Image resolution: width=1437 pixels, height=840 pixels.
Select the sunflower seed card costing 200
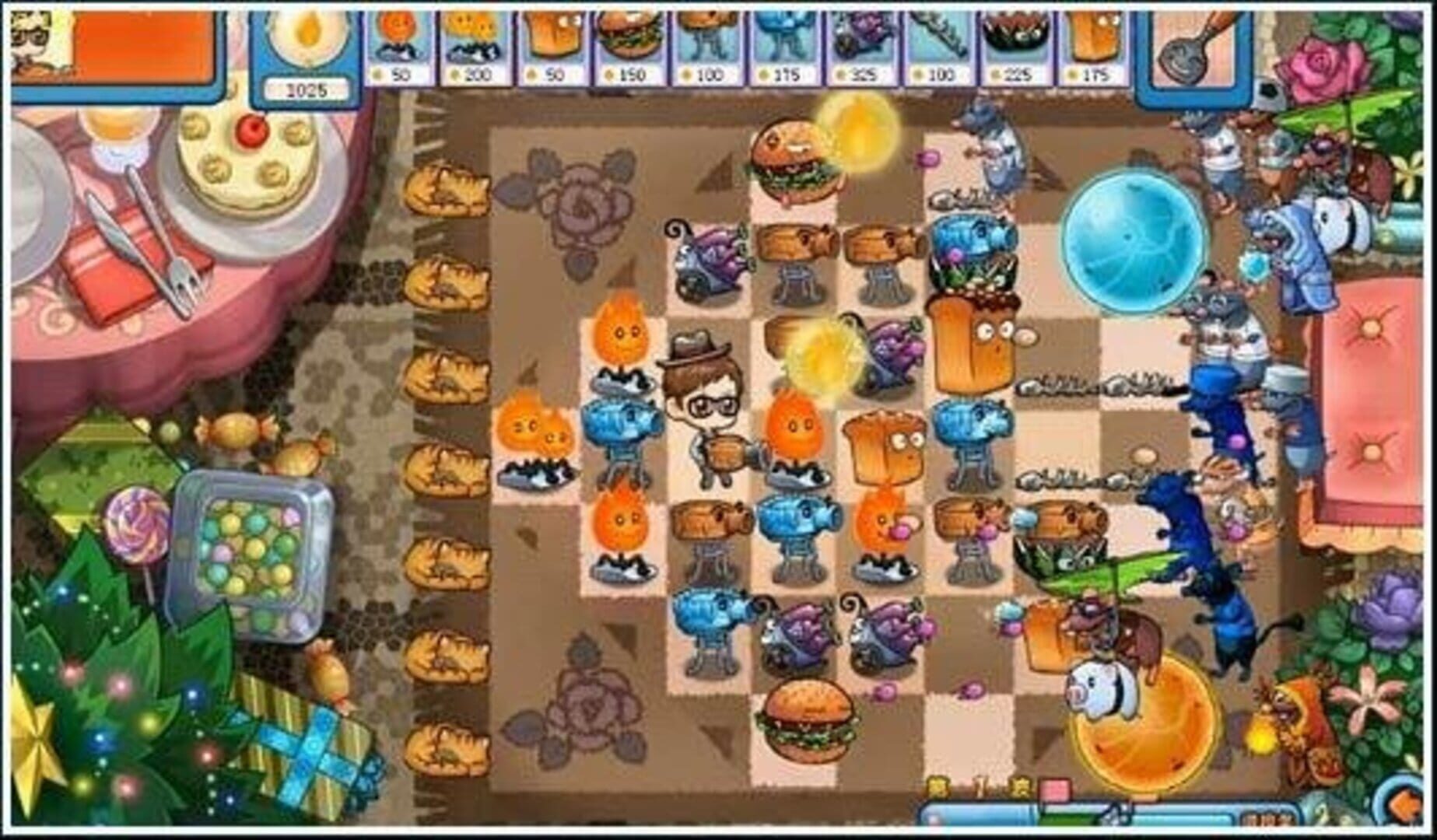point(474,43)
